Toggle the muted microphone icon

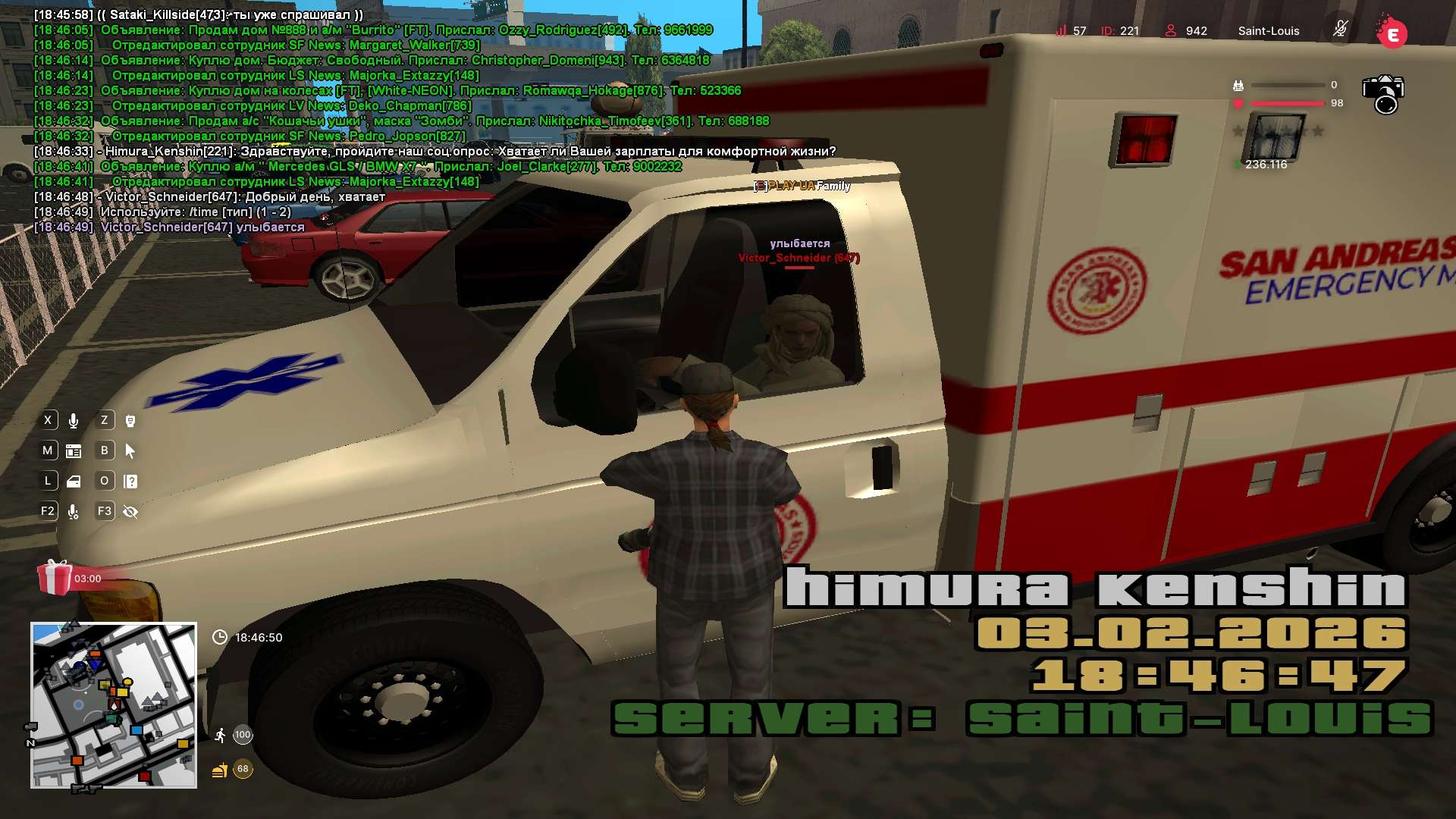[x=1340, y=30]
